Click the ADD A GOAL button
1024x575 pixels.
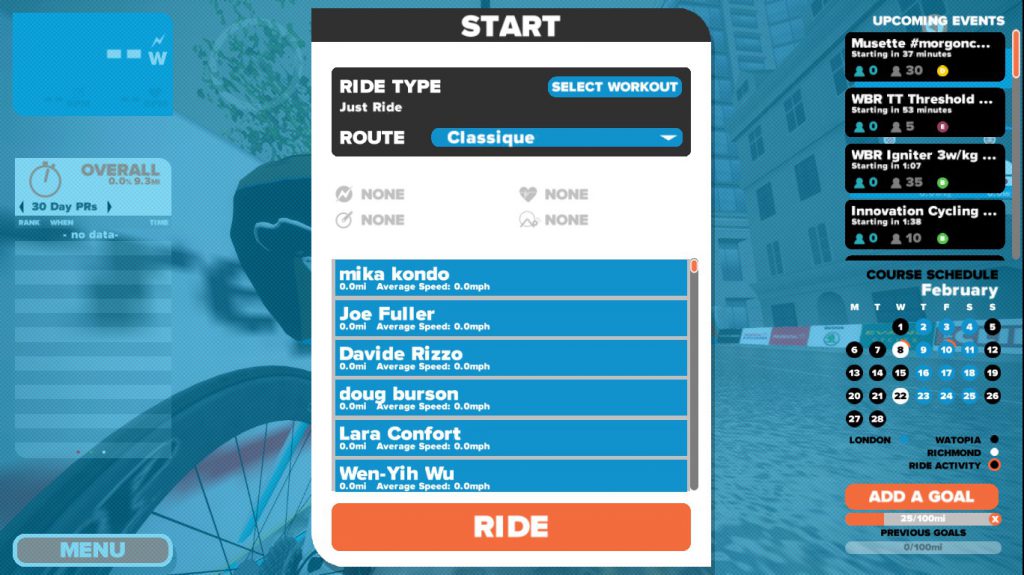[921, 497]
